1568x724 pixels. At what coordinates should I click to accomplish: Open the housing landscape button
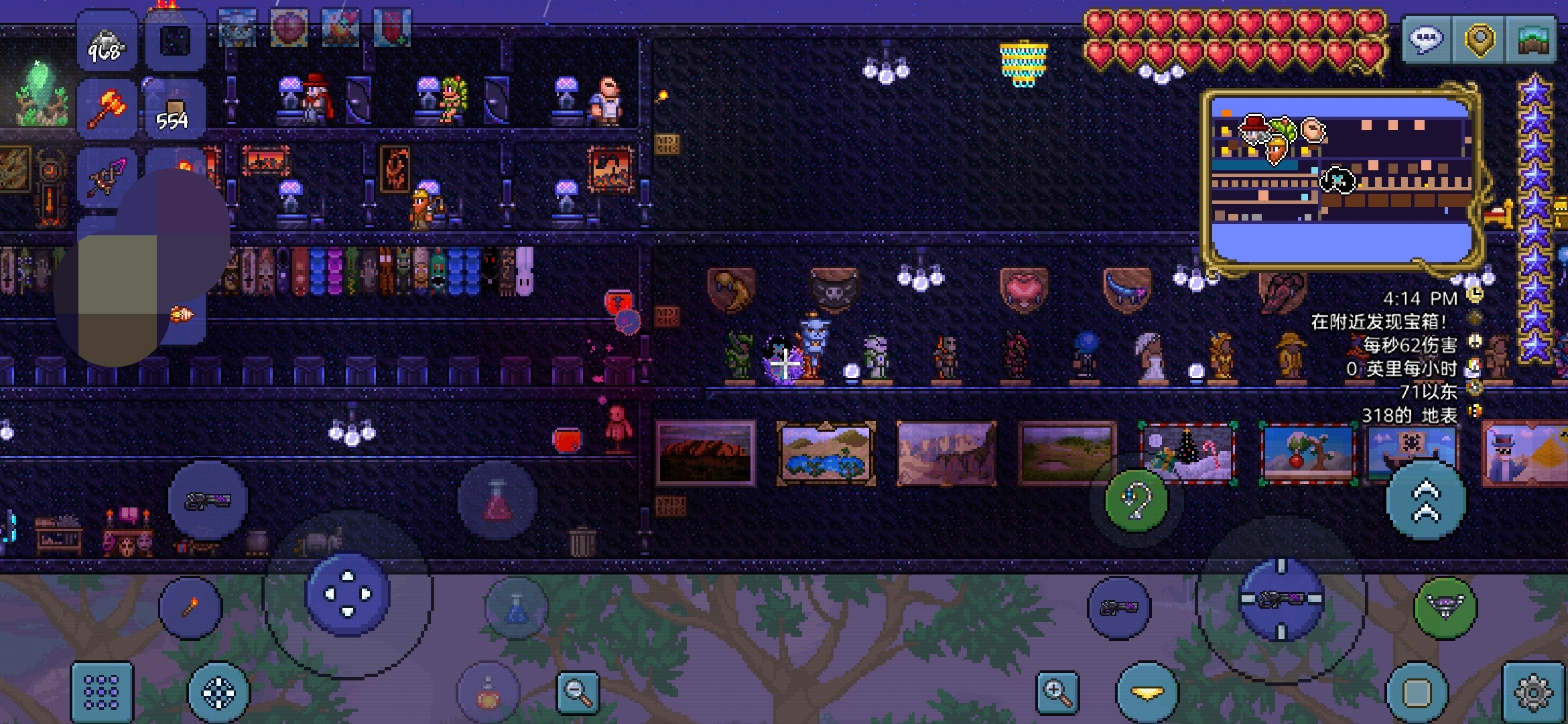point(1532,40)
